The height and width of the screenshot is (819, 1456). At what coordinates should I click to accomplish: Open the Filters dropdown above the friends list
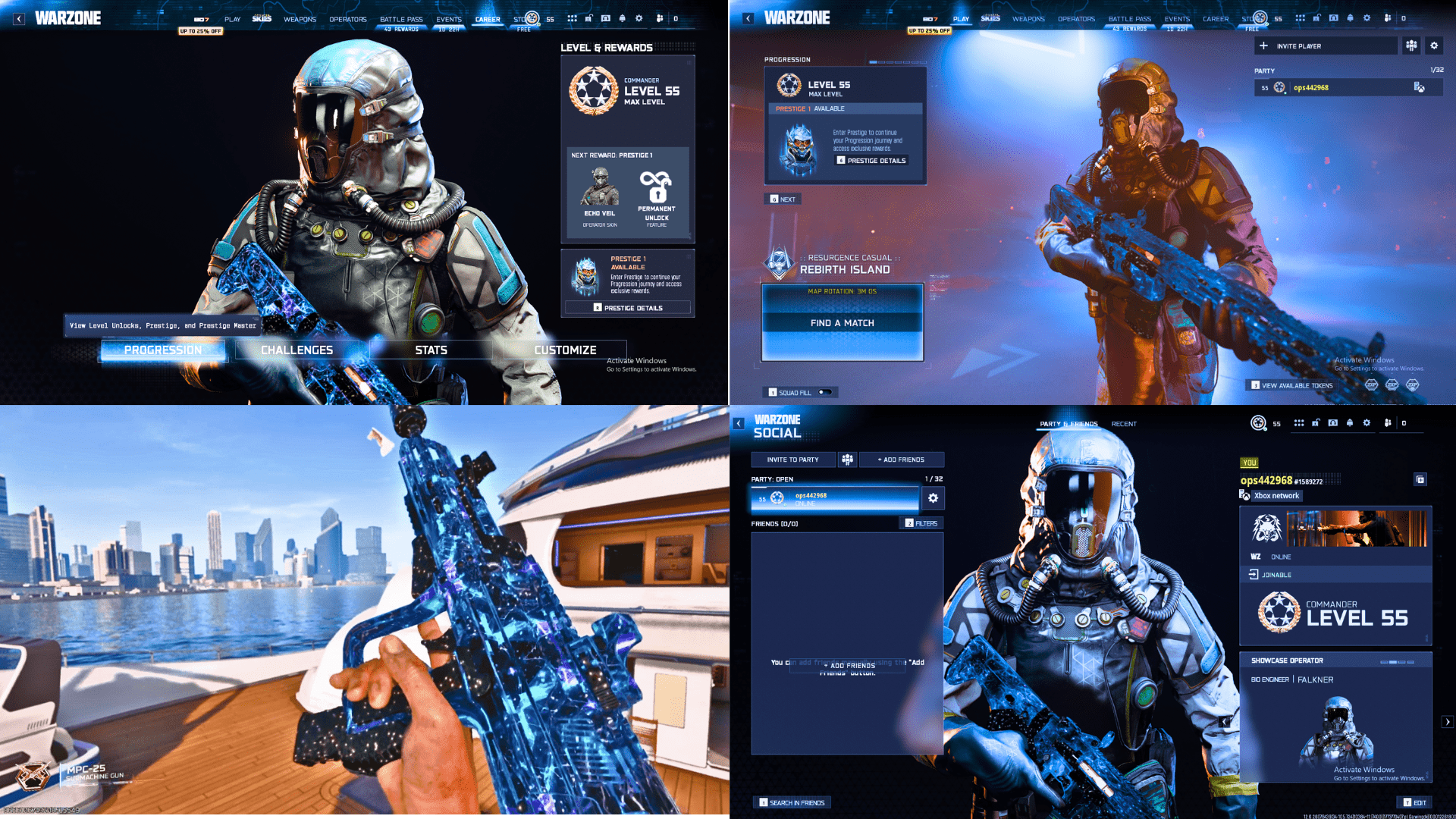point(920,523)
